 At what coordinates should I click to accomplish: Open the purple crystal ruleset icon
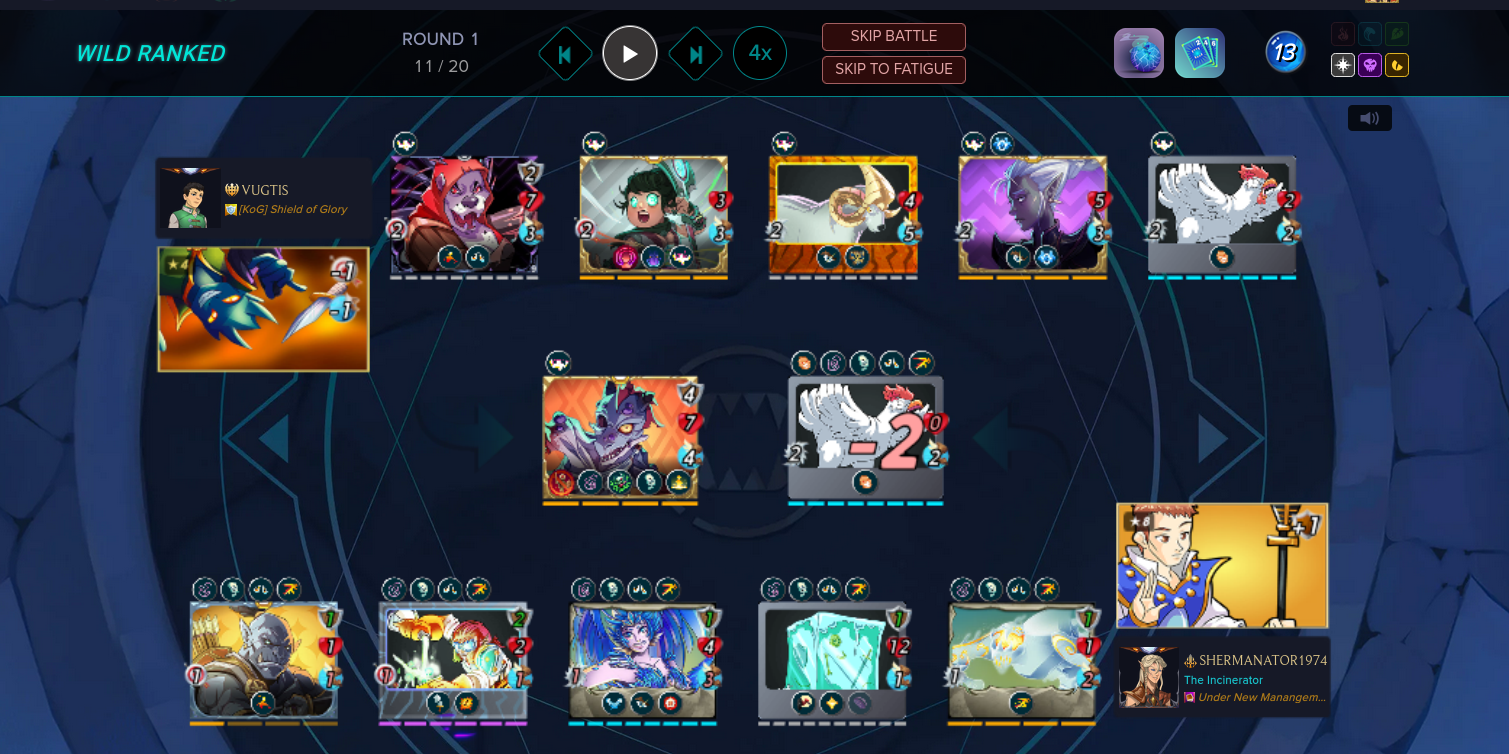[1139, 53]
